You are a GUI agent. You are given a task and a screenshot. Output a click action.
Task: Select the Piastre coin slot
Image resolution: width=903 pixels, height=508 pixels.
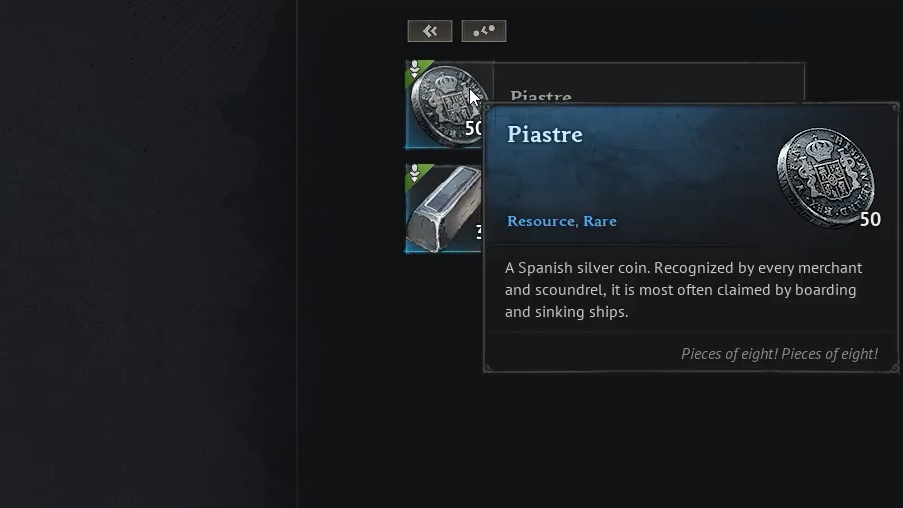coord(441,103)
